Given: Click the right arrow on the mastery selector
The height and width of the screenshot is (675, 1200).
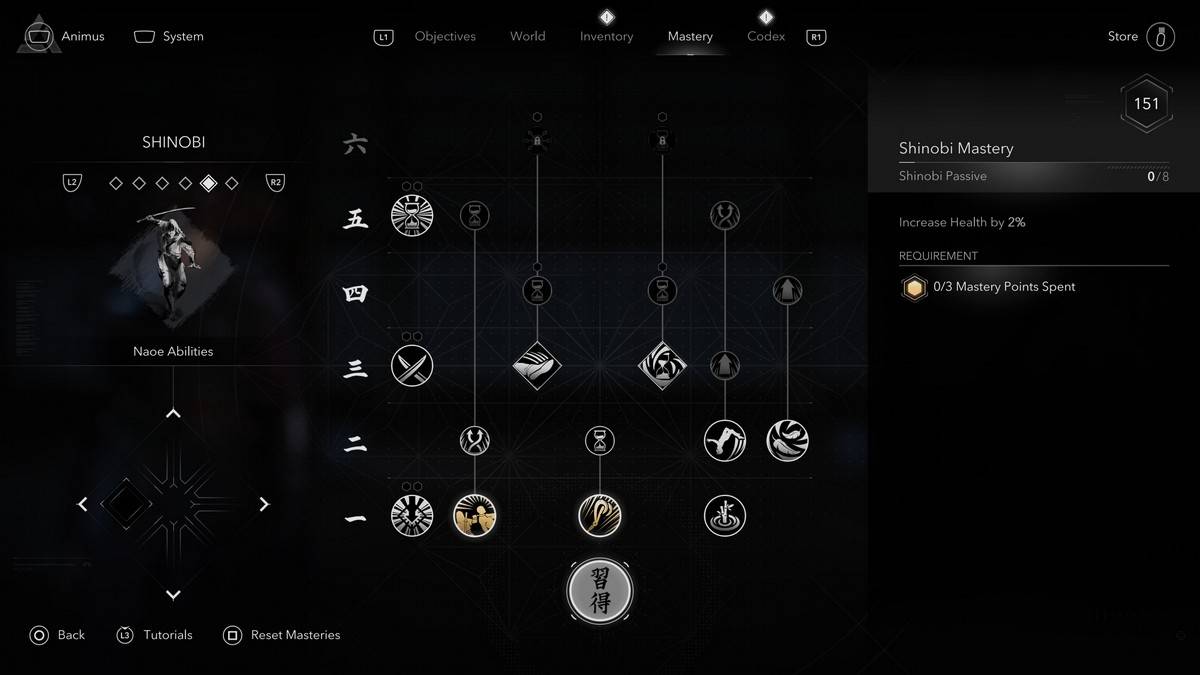Looking at the screenshot, I should (264, 504).
